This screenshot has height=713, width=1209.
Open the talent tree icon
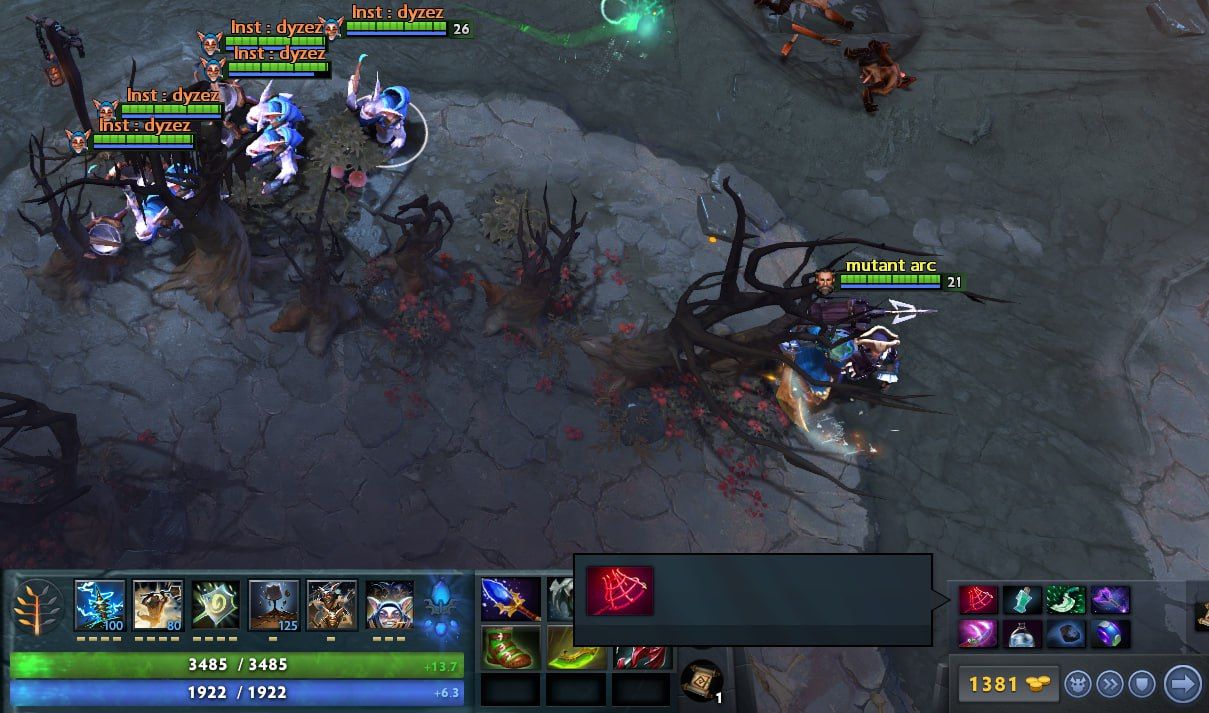pos(37,607)
